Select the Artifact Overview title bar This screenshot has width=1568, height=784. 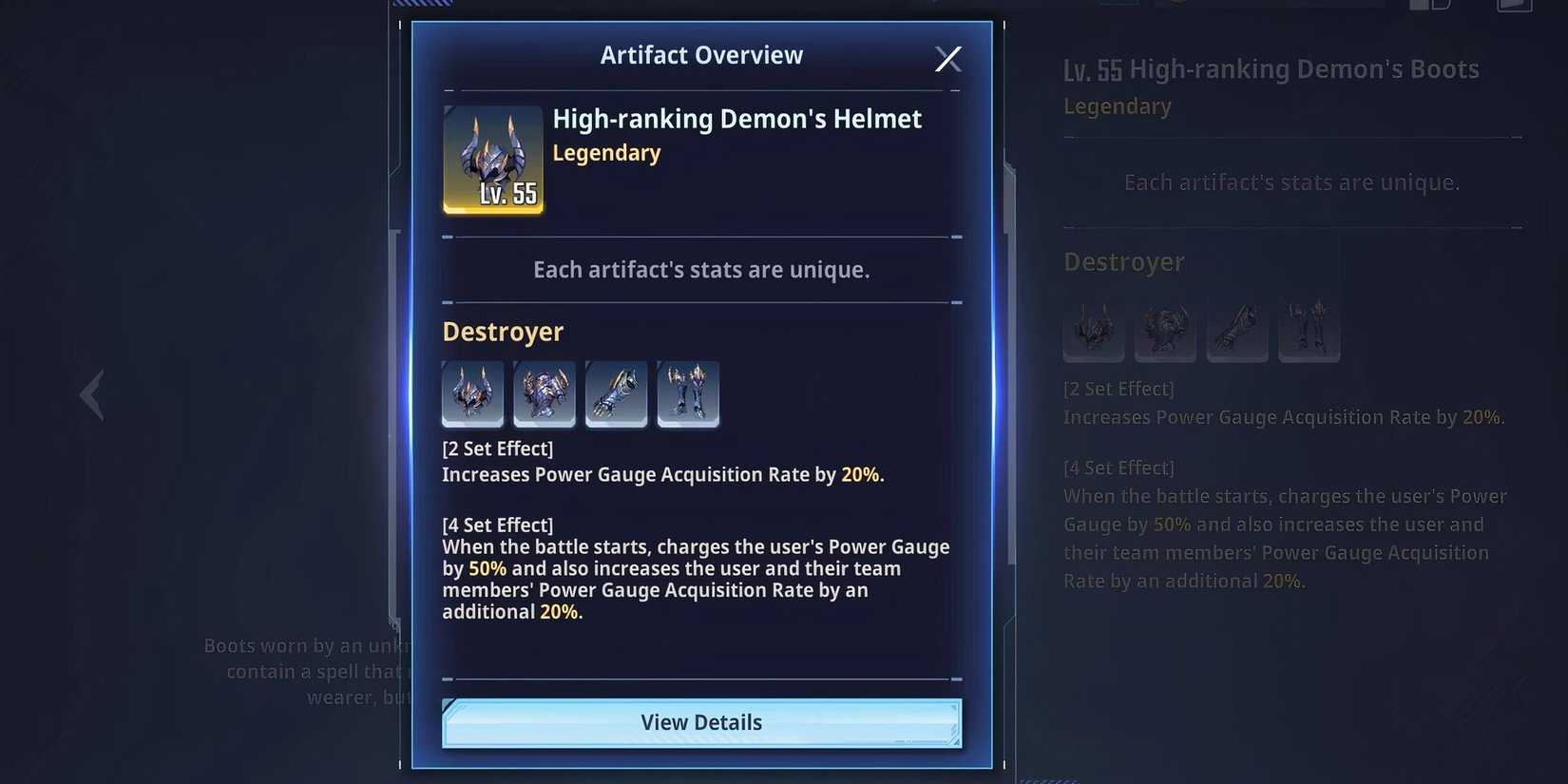701,54
